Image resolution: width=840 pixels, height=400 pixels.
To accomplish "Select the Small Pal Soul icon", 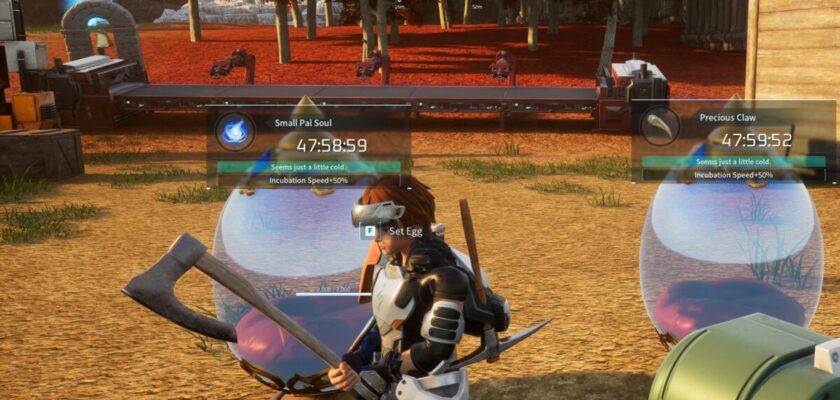I will (x=234, y=131).
